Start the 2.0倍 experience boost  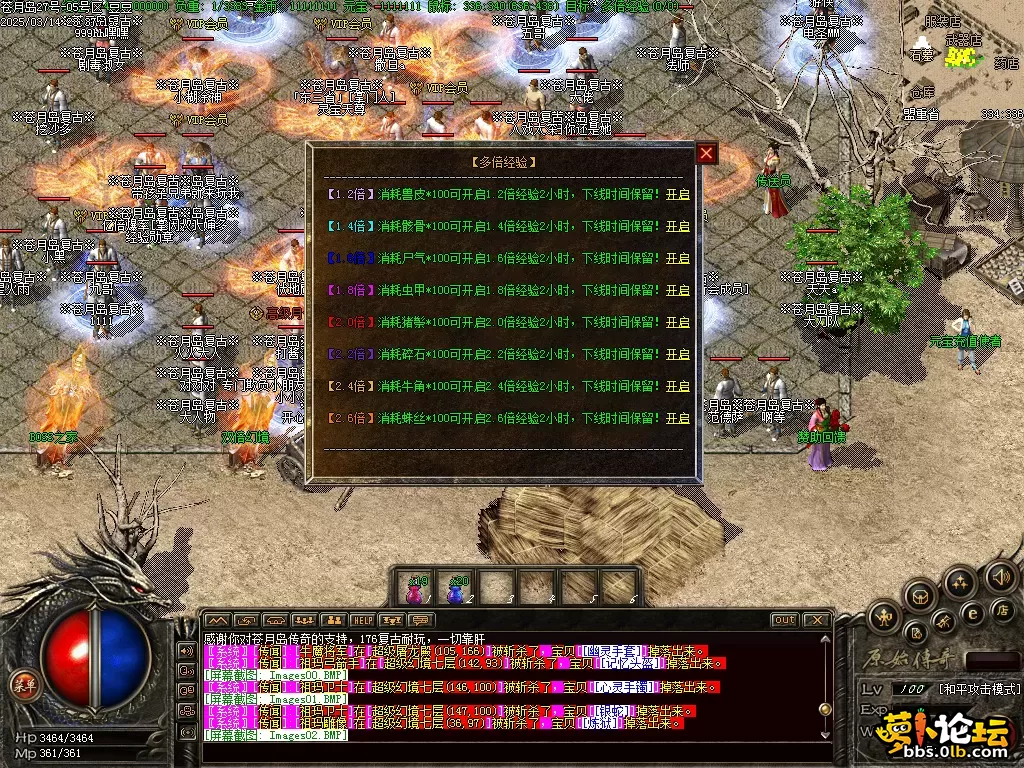(x=678, y=323)
